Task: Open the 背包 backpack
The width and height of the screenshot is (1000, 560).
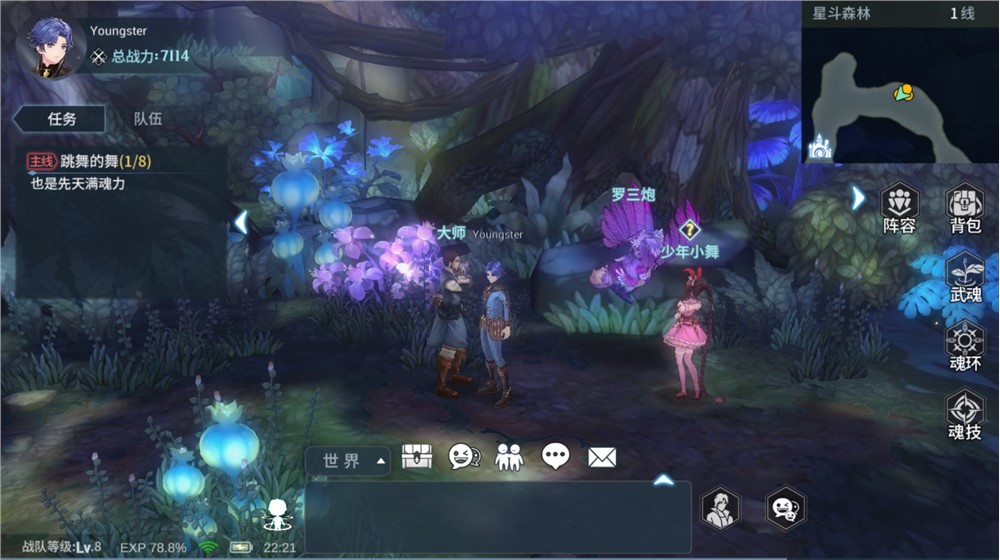Action: point(965,207)
